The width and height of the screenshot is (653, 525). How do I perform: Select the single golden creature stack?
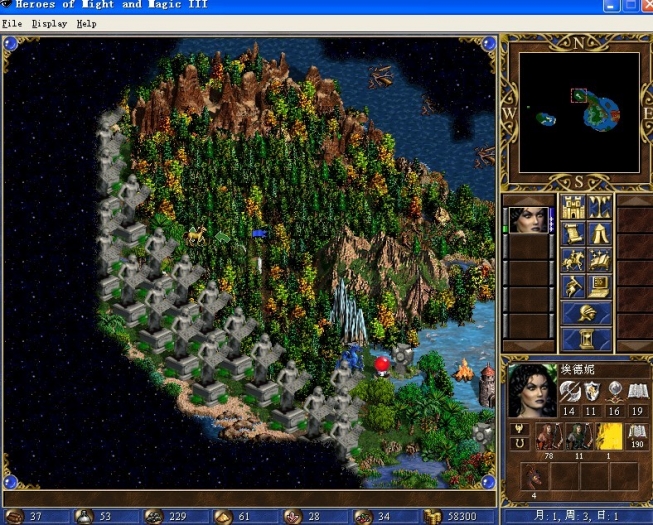[607, 437]
